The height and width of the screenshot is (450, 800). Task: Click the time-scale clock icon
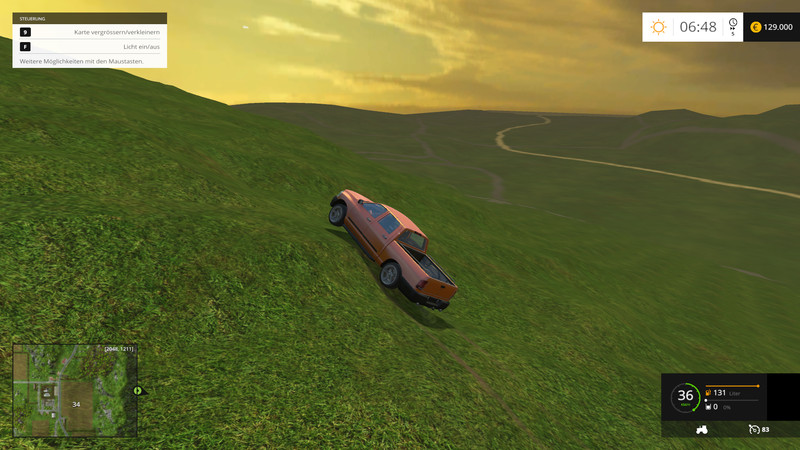tap(733, 24)
